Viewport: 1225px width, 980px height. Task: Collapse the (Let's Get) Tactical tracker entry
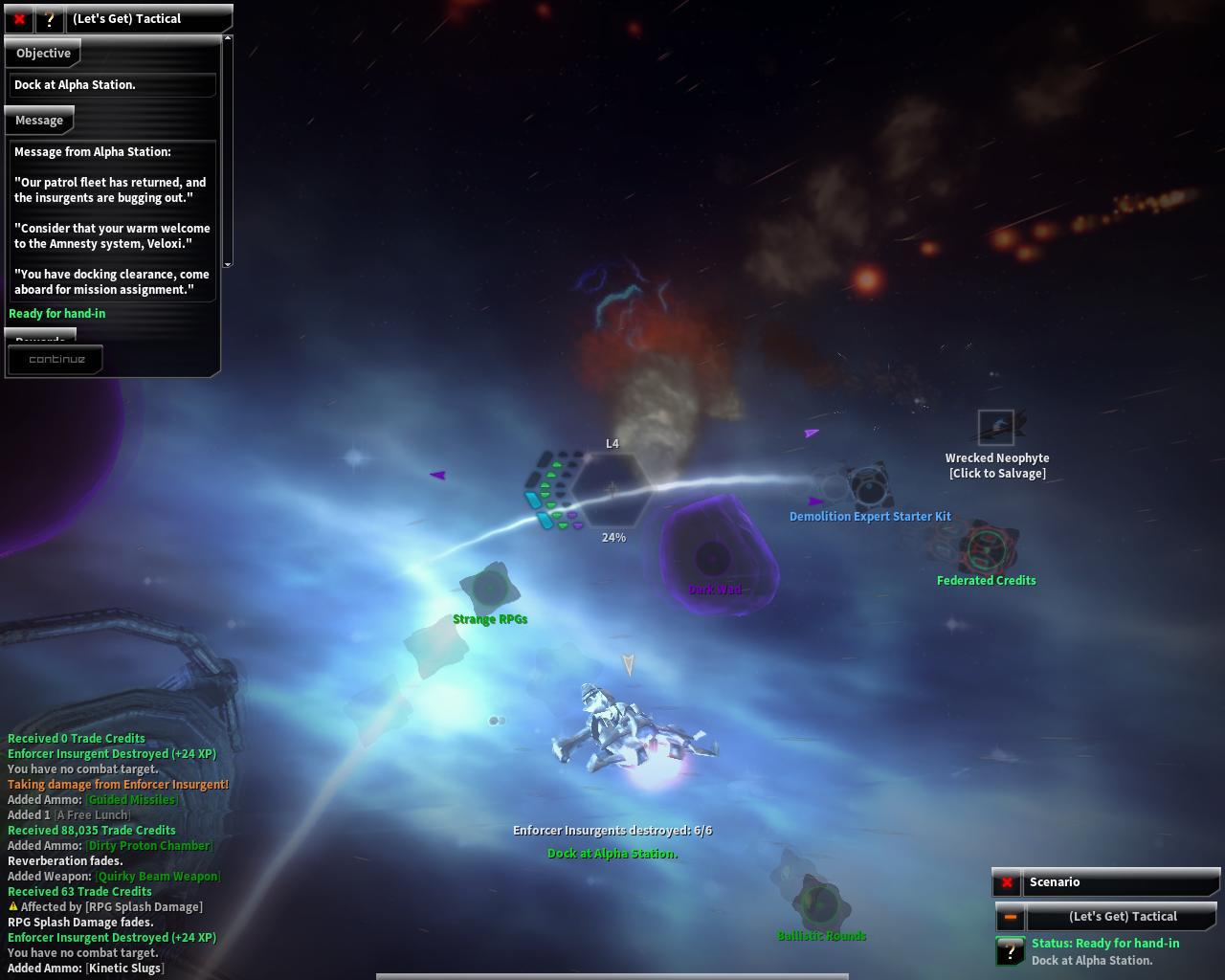(1010, 917)
